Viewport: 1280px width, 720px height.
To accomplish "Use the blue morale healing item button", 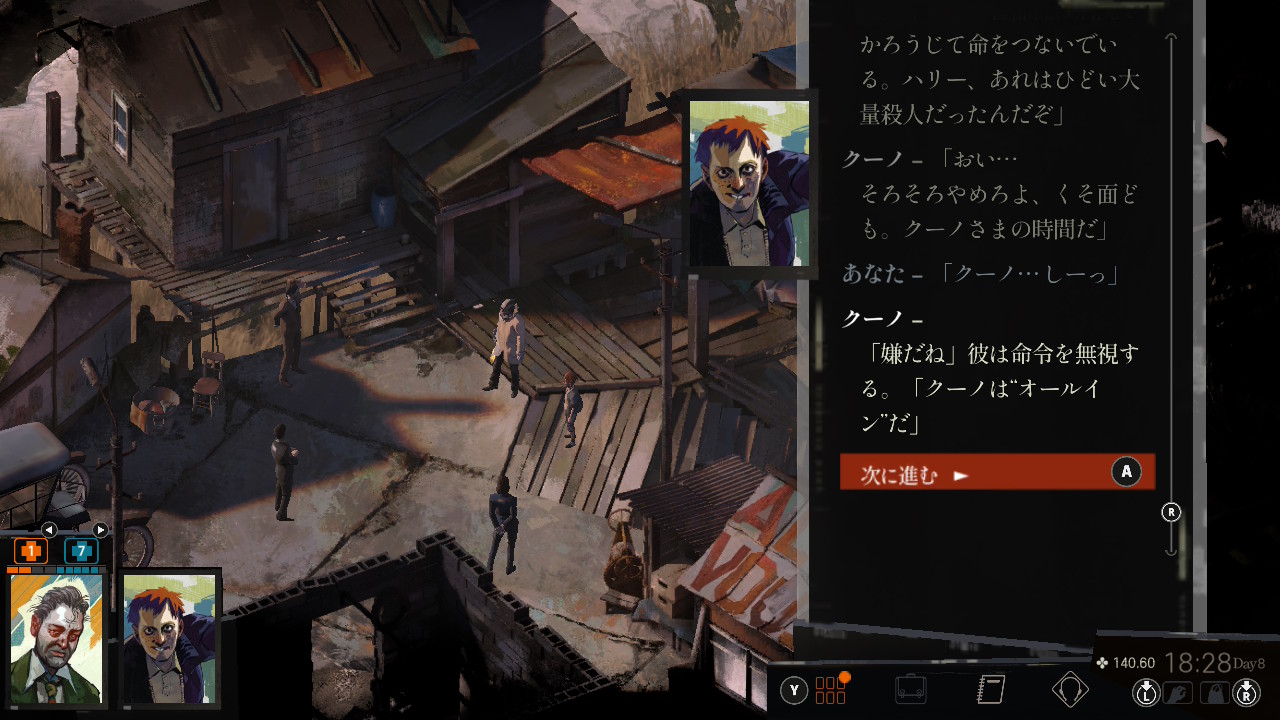I will coord(81,551).
